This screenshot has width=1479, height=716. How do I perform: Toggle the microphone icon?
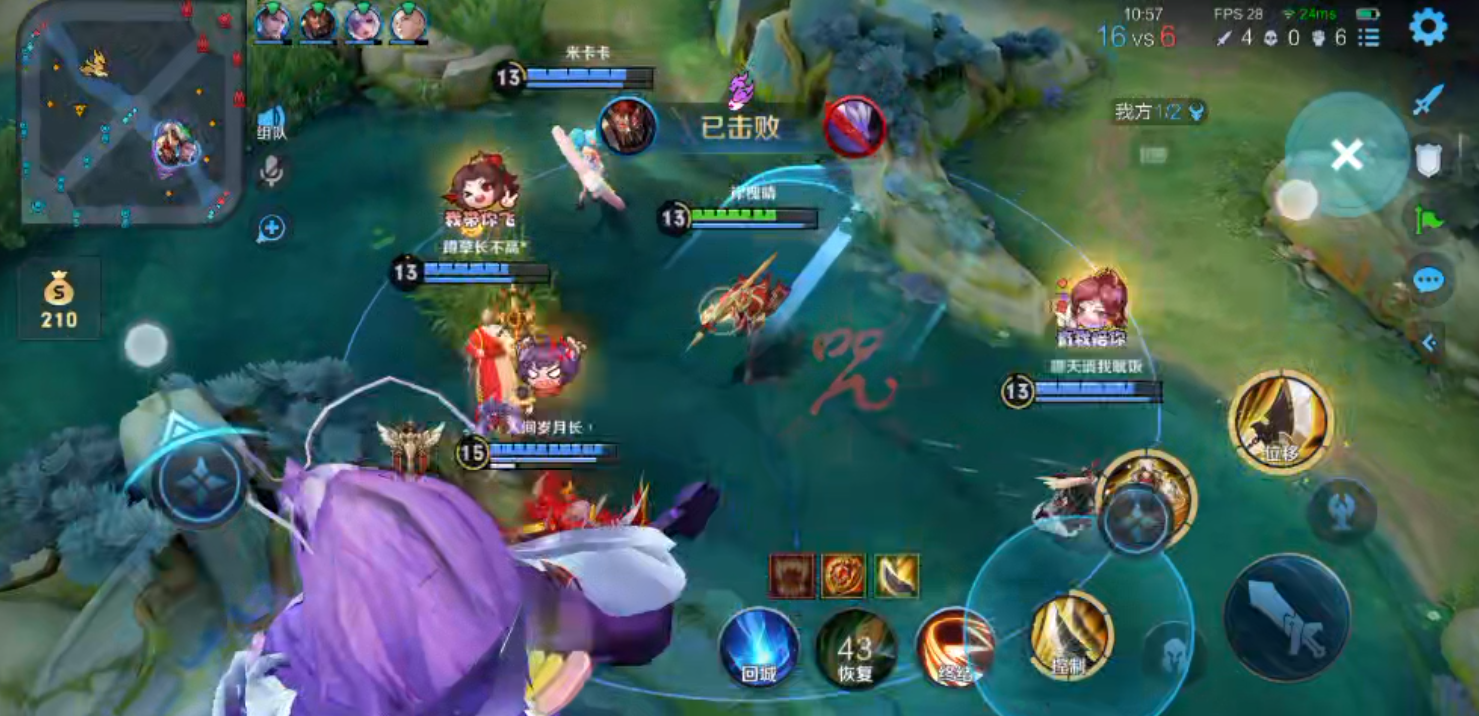pos(270,171)
